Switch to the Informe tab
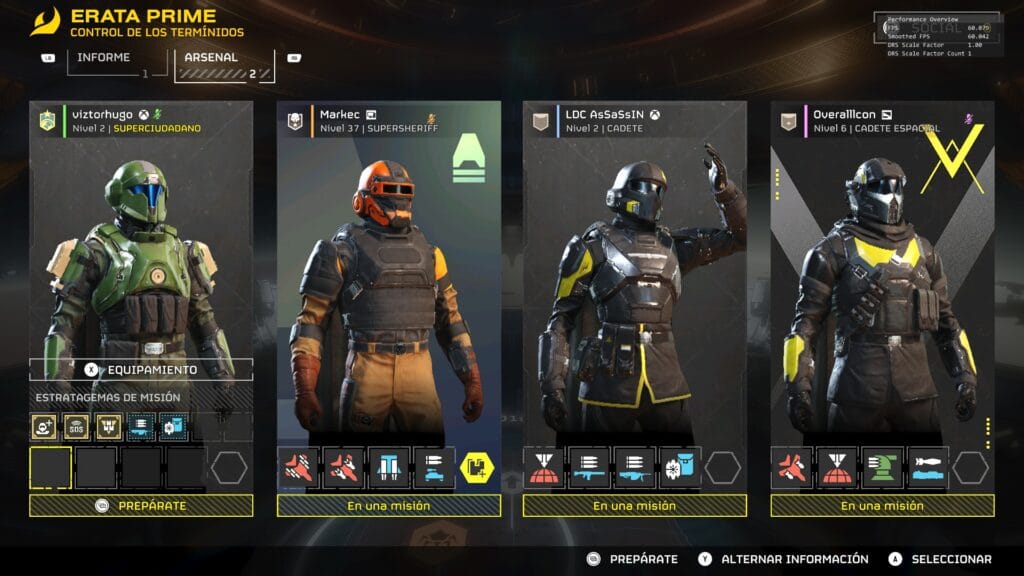This screenshot has height=576, width=1024. [104, 59]
